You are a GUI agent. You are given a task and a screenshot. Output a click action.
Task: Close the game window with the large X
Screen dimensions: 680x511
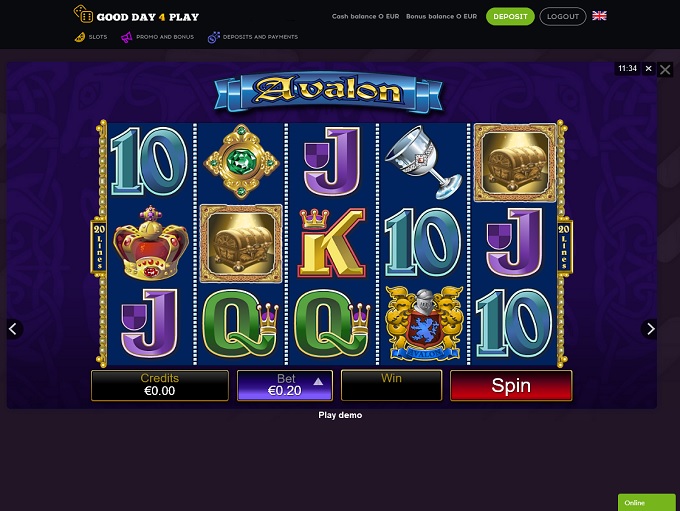666,69
